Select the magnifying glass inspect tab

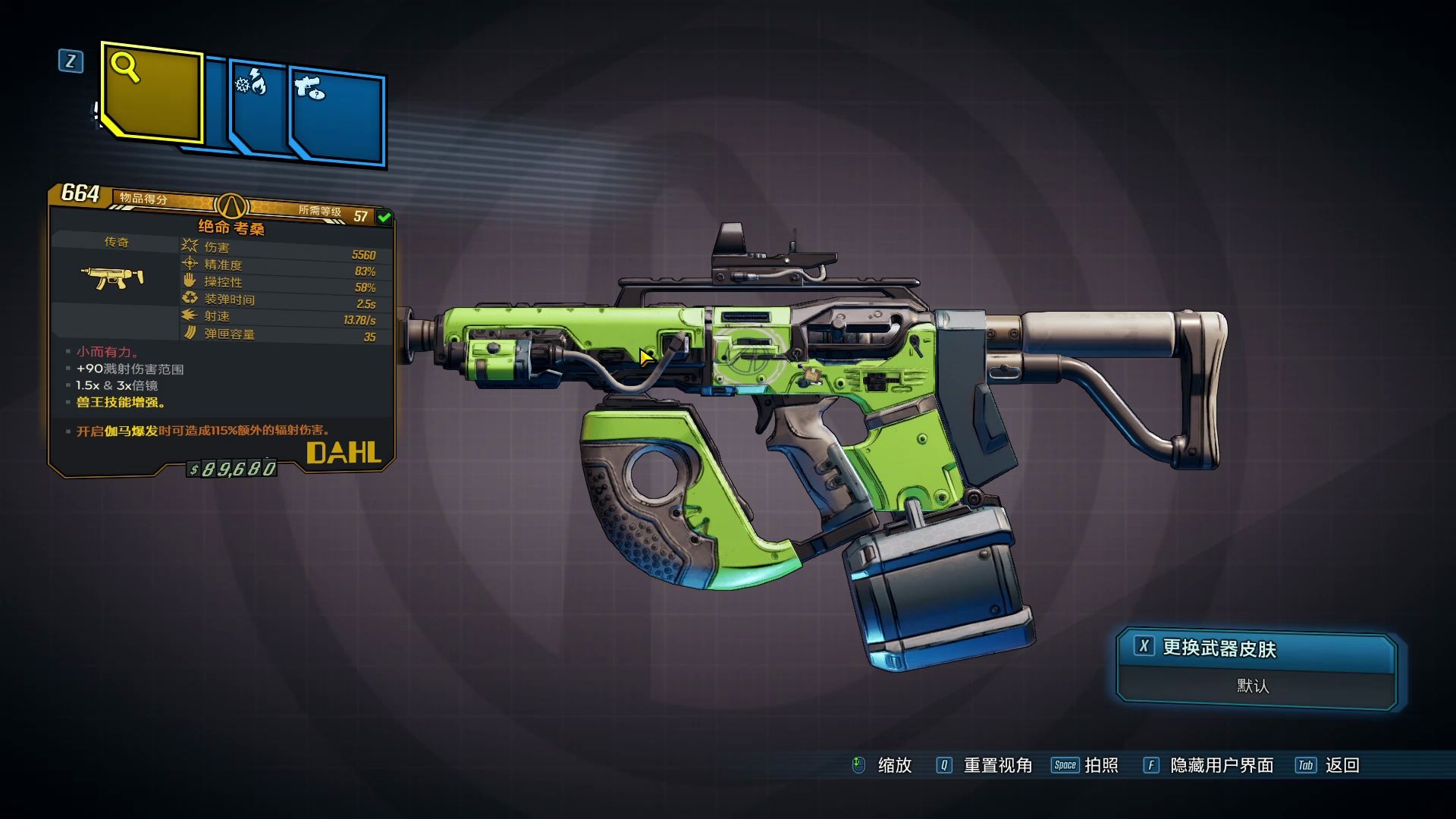pos(152,93)
